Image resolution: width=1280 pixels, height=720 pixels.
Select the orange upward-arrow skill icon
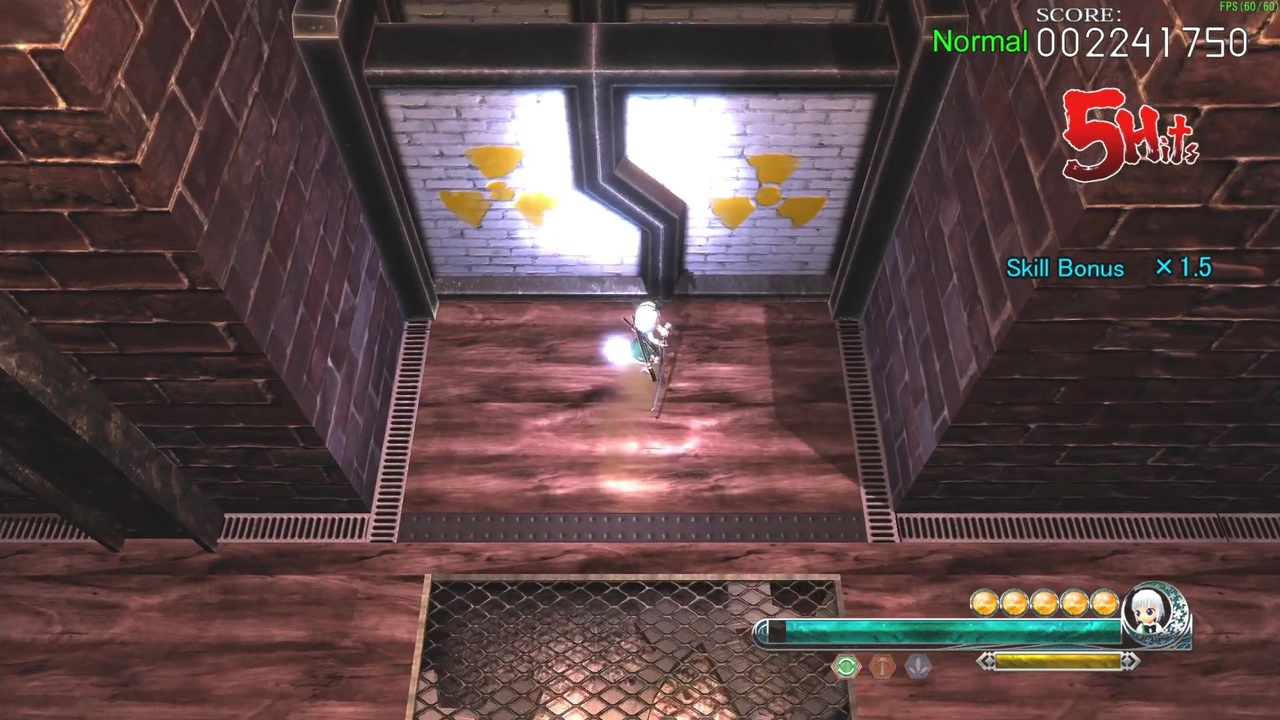[x=881, y=667]
